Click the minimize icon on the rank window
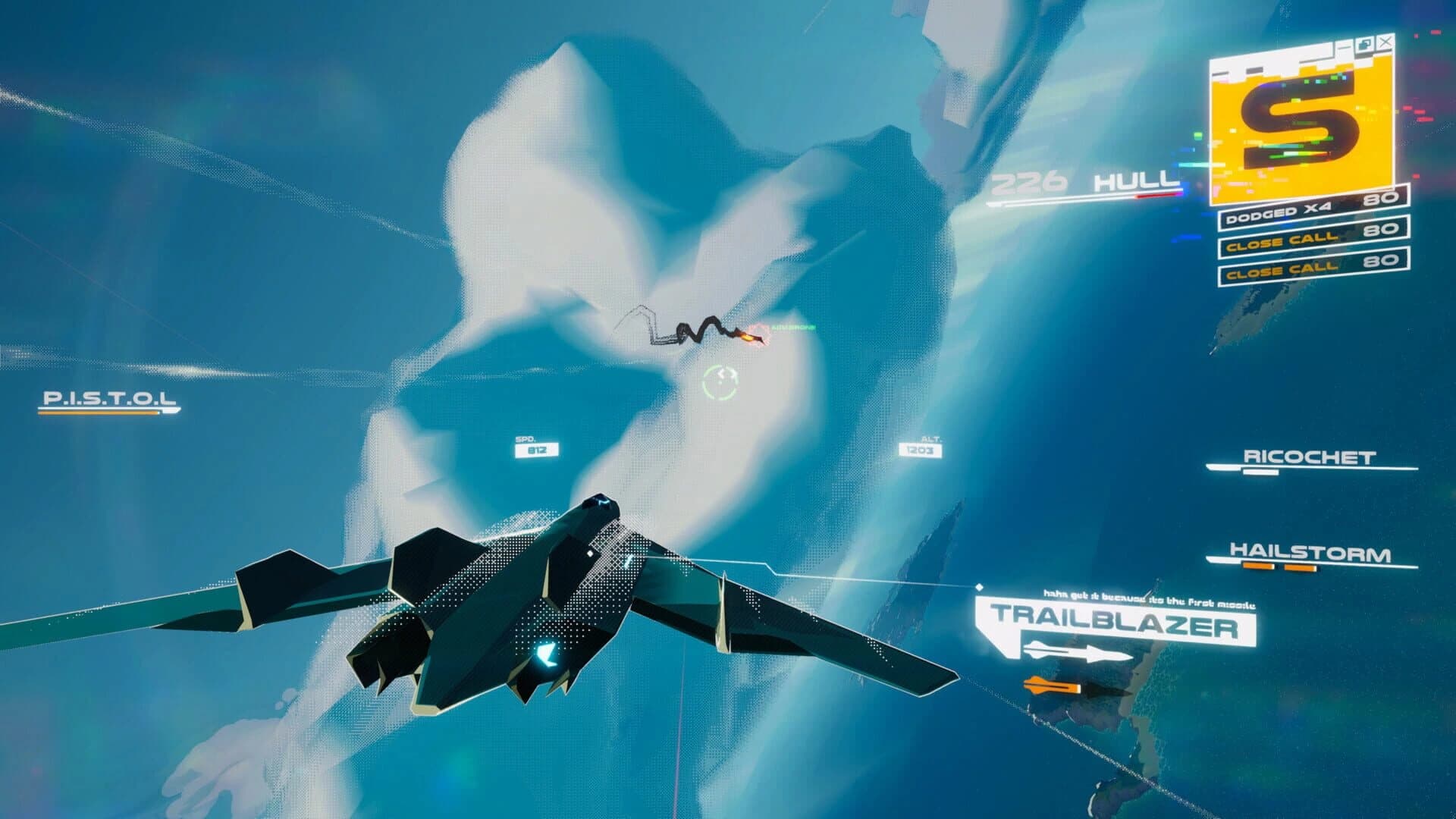 click(x=1344, y=48)
